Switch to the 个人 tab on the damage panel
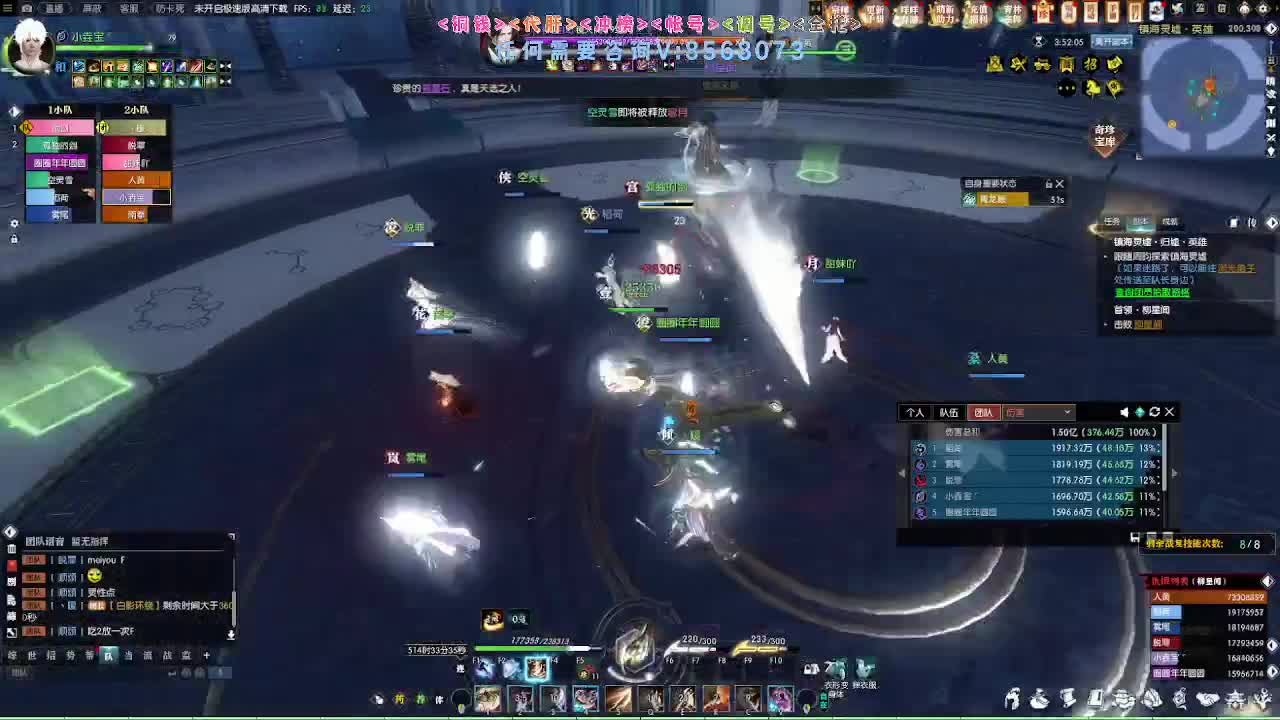 [916, 412]
